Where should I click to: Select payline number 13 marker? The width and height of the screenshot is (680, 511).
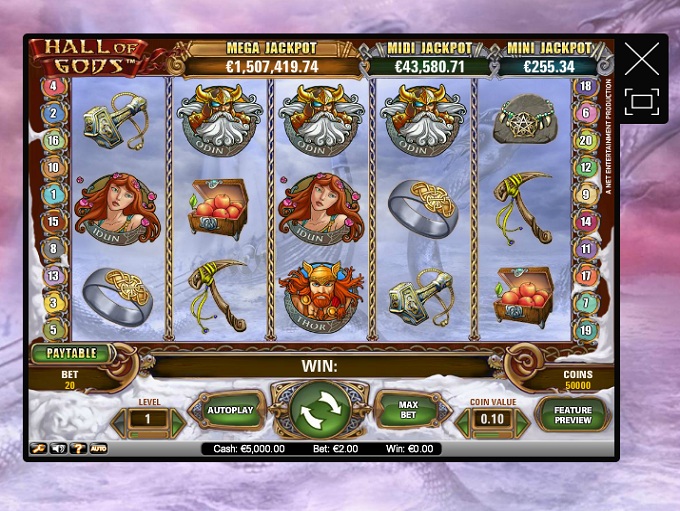coord(53,275)
